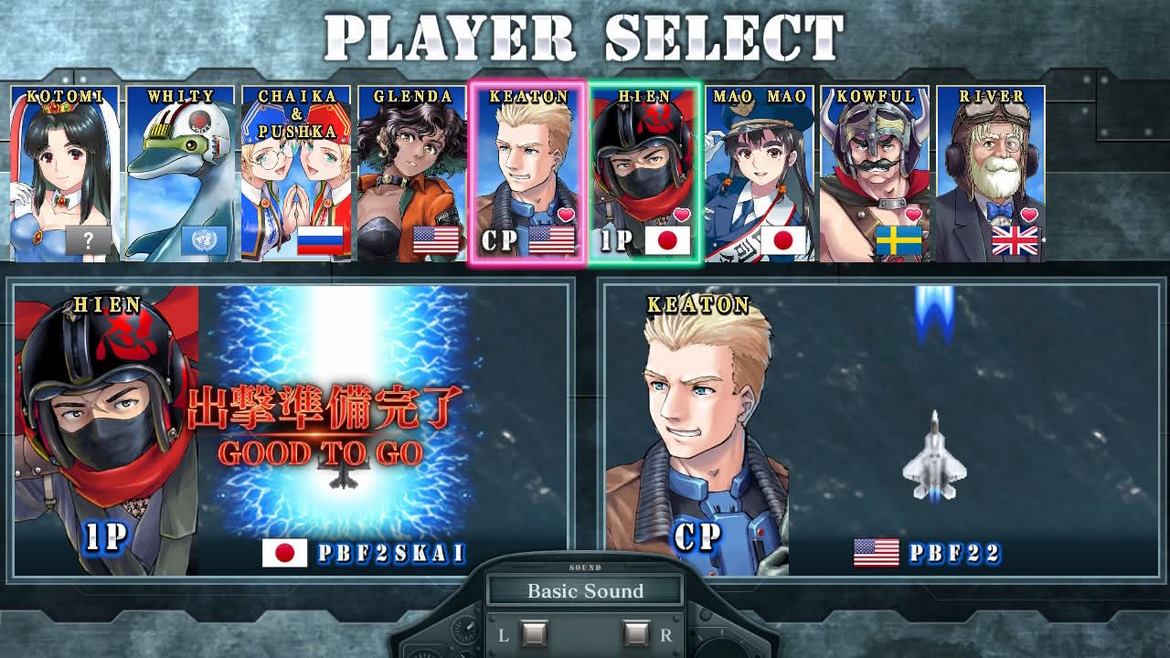Image resolution: width=1170 pixels, height=658 pixels.
Task: Select Glenda's character tile
Action: pyautogui.click(x=412, y=173)
